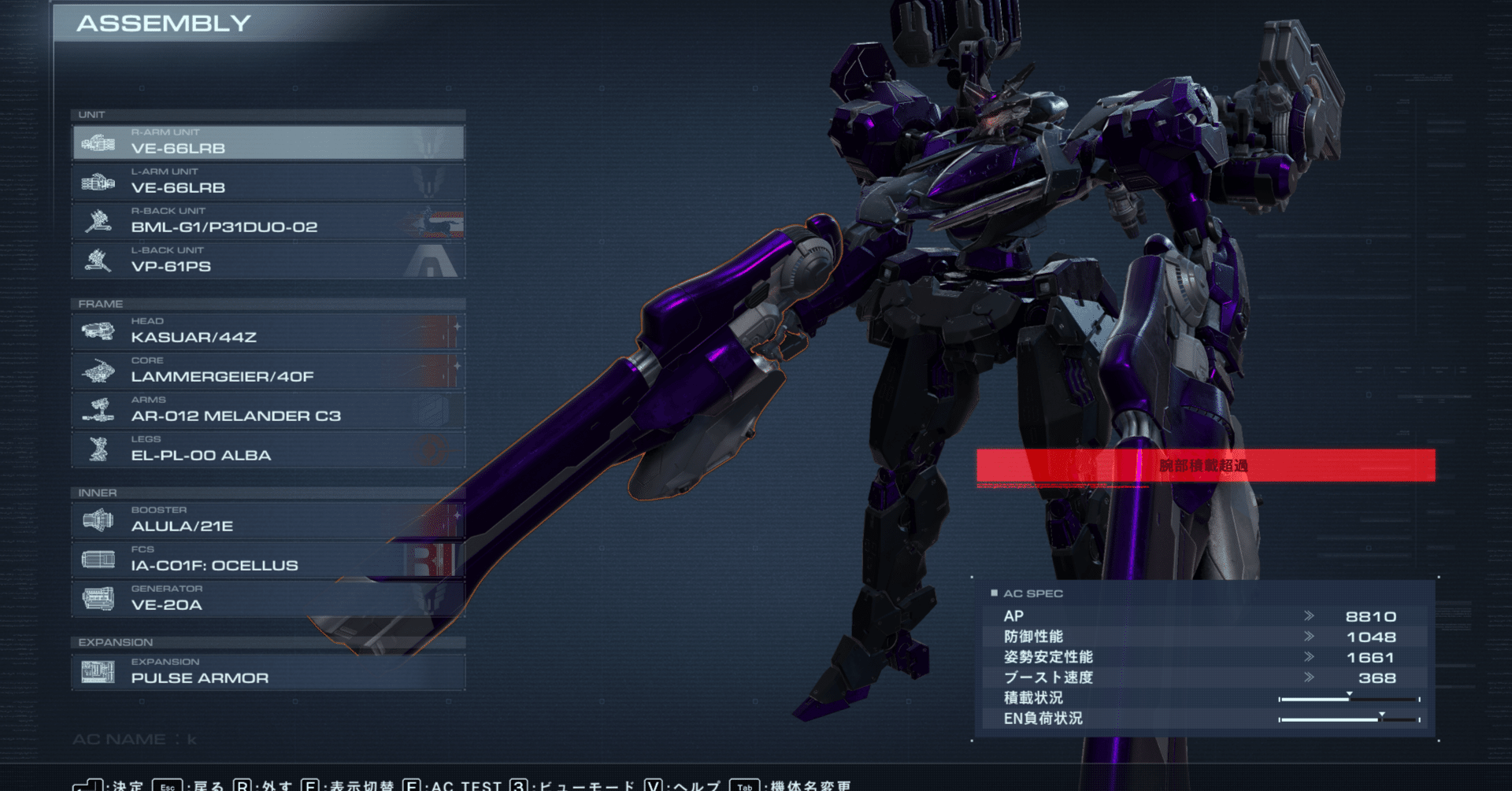1512x791 pixels.
Task: Choose the GENERATOR slot VE-20A
Action: pyautogui.click(x=268, y=599)
